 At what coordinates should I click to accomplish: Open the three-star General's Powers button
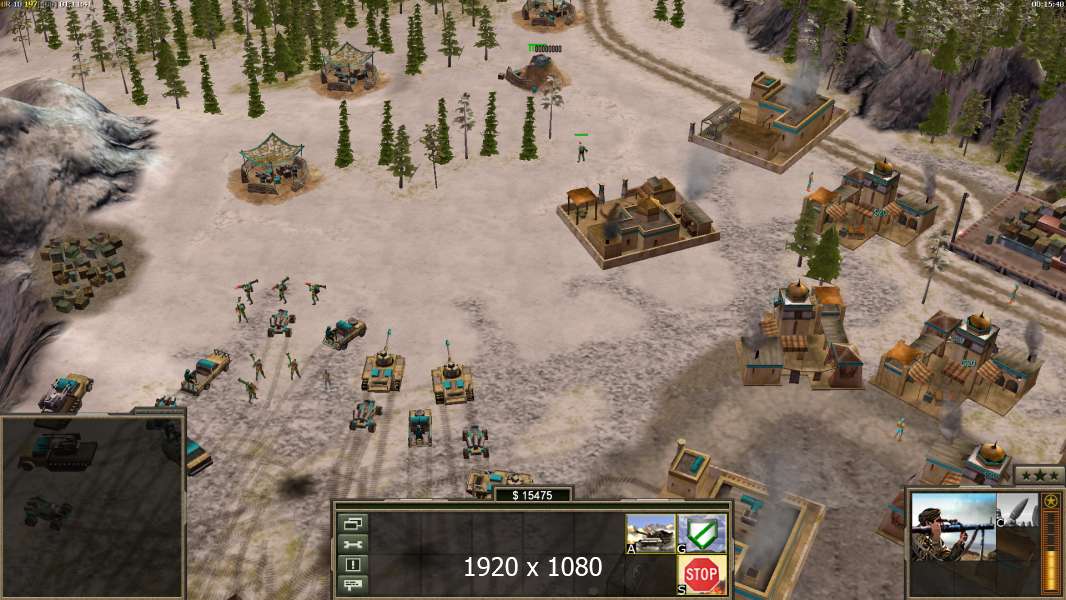click(1039, 475)
